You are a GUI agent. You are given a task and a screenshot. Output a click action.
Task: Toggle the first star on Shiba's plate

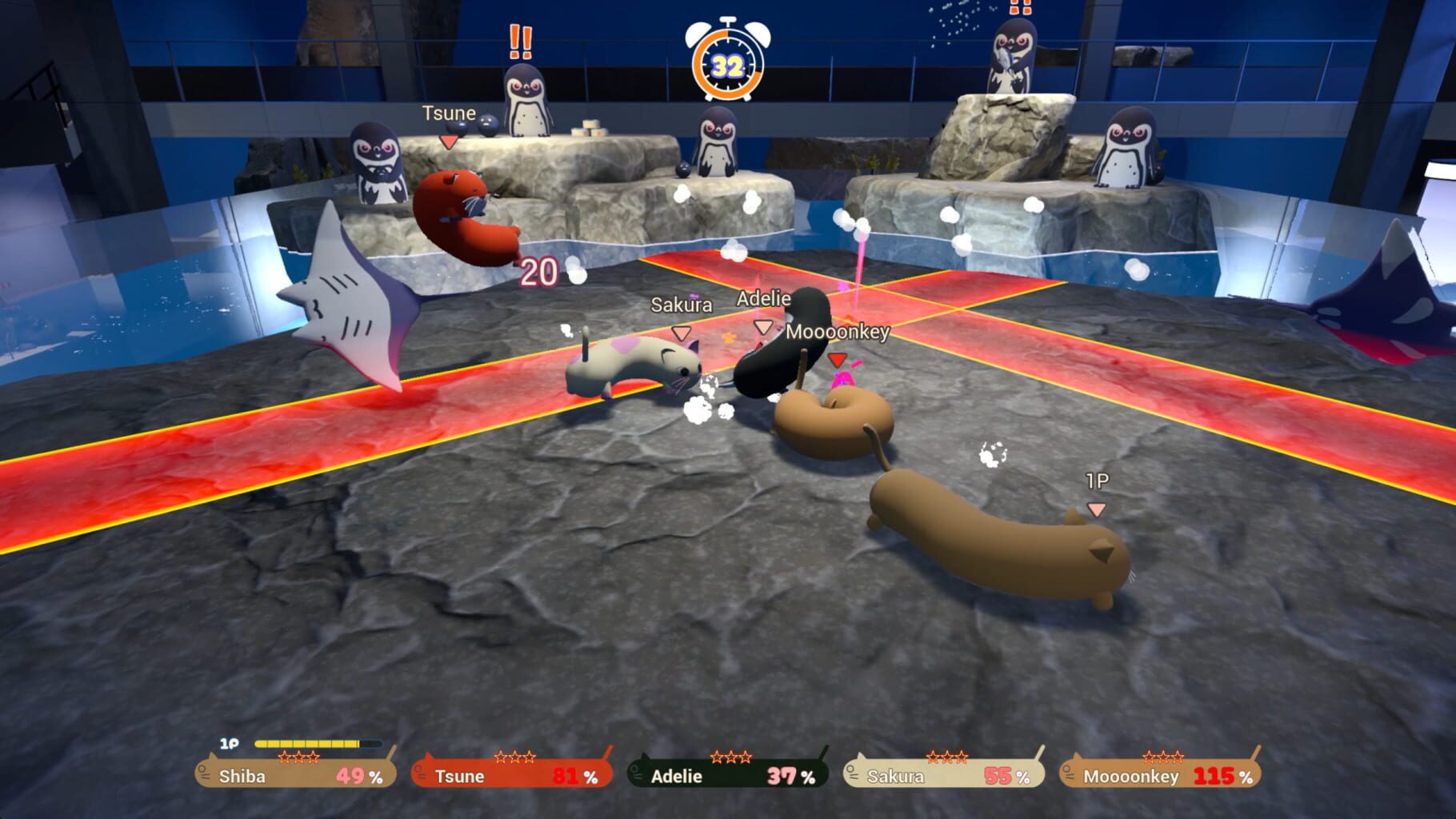click(283, 757)
